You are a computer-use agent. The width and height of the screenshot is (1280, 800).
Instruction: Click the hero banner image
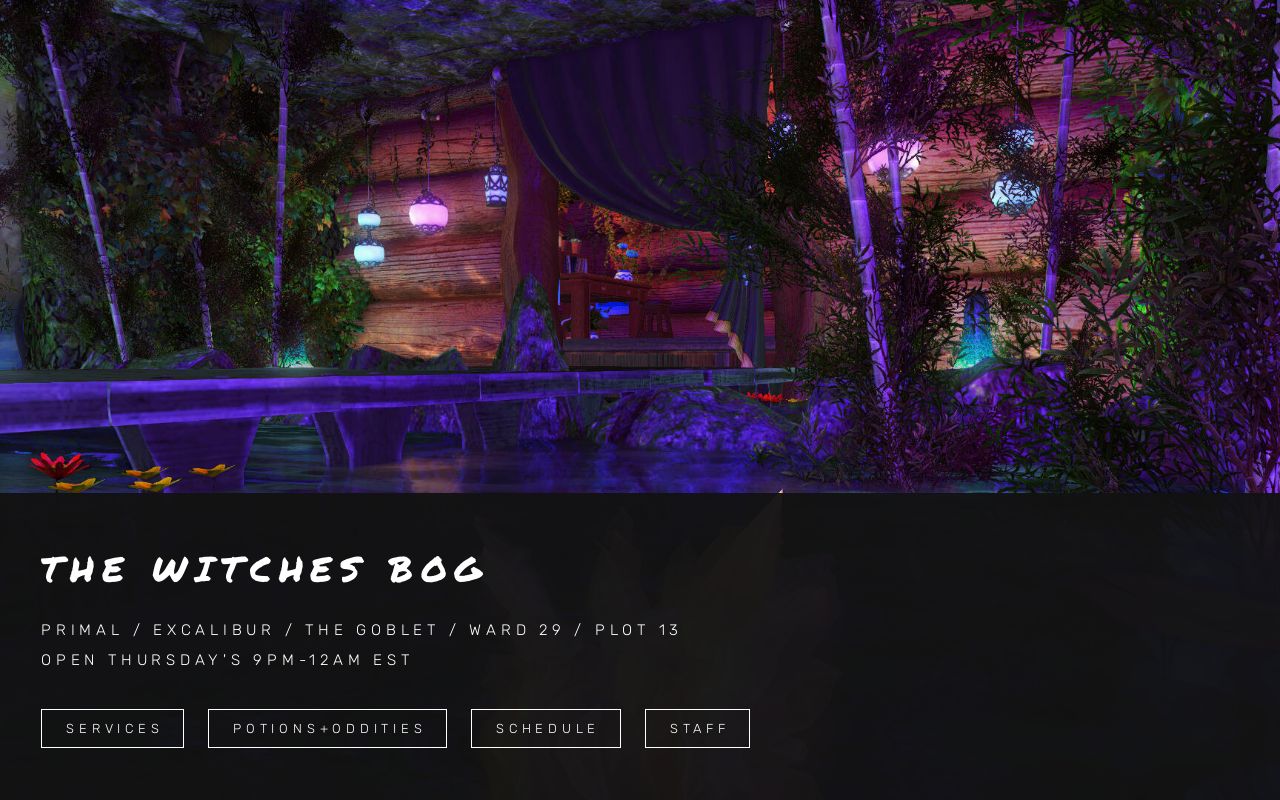pos(640,246)
